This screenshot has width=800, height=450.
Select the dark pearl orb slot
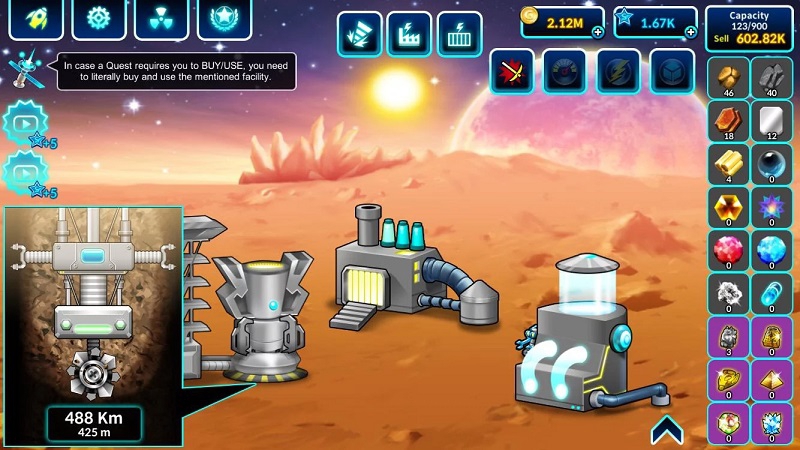(771, 164)
